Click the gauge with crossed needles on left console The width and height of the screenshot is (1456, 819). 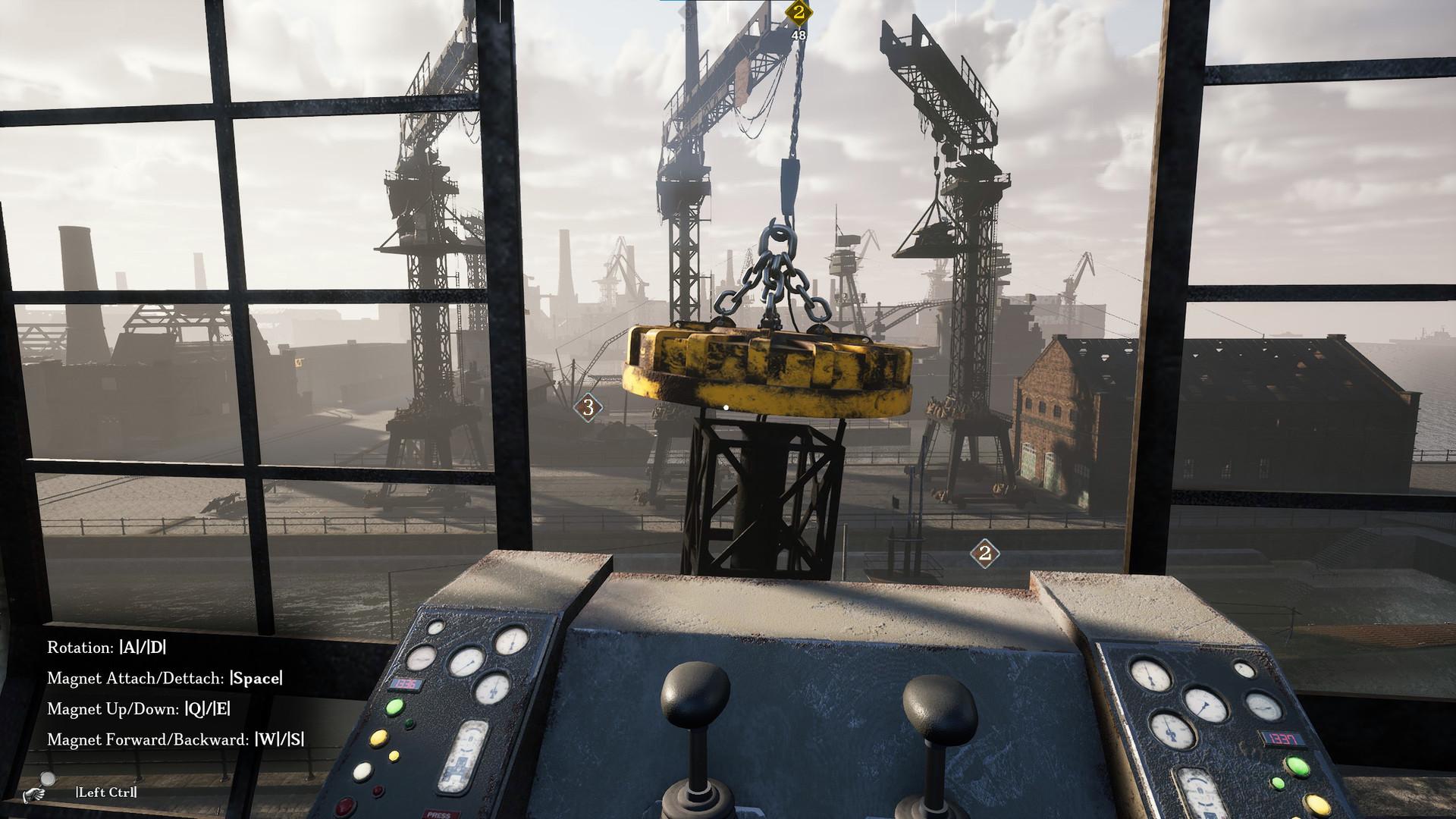point(491,691)
